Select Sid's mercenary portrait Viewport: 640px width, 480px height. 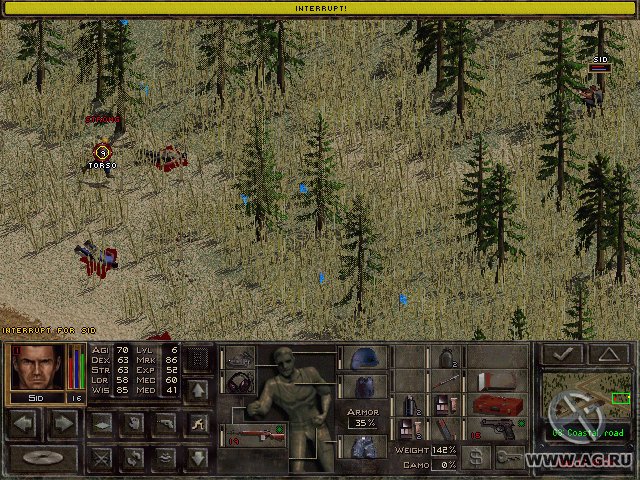[37, 367]
